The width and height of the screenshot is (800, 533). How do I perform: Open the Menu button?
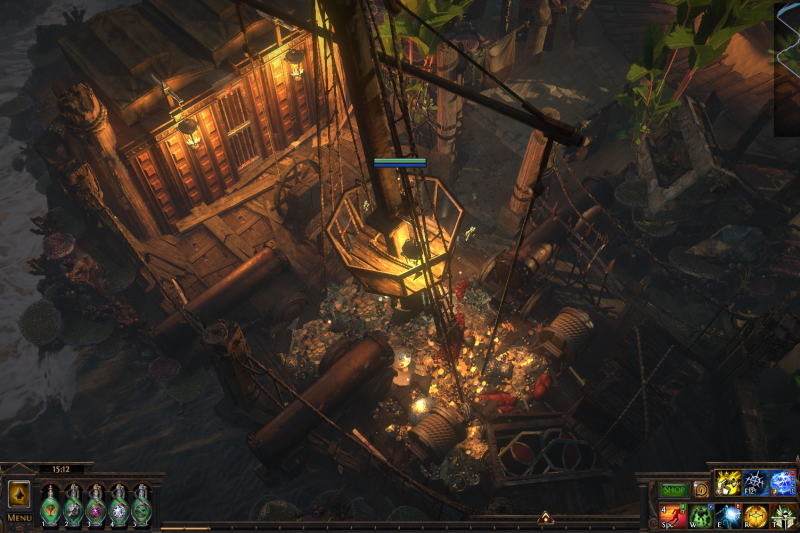click(x=19, y=518)
